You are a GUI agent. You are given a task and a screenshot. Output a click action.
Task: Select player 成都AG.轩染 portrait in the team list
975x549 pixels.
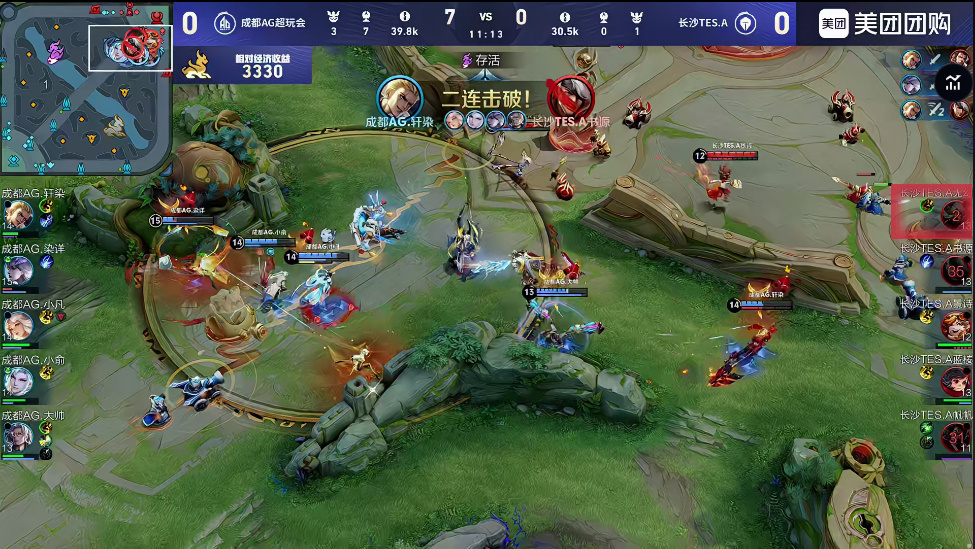tap(18, 215)
